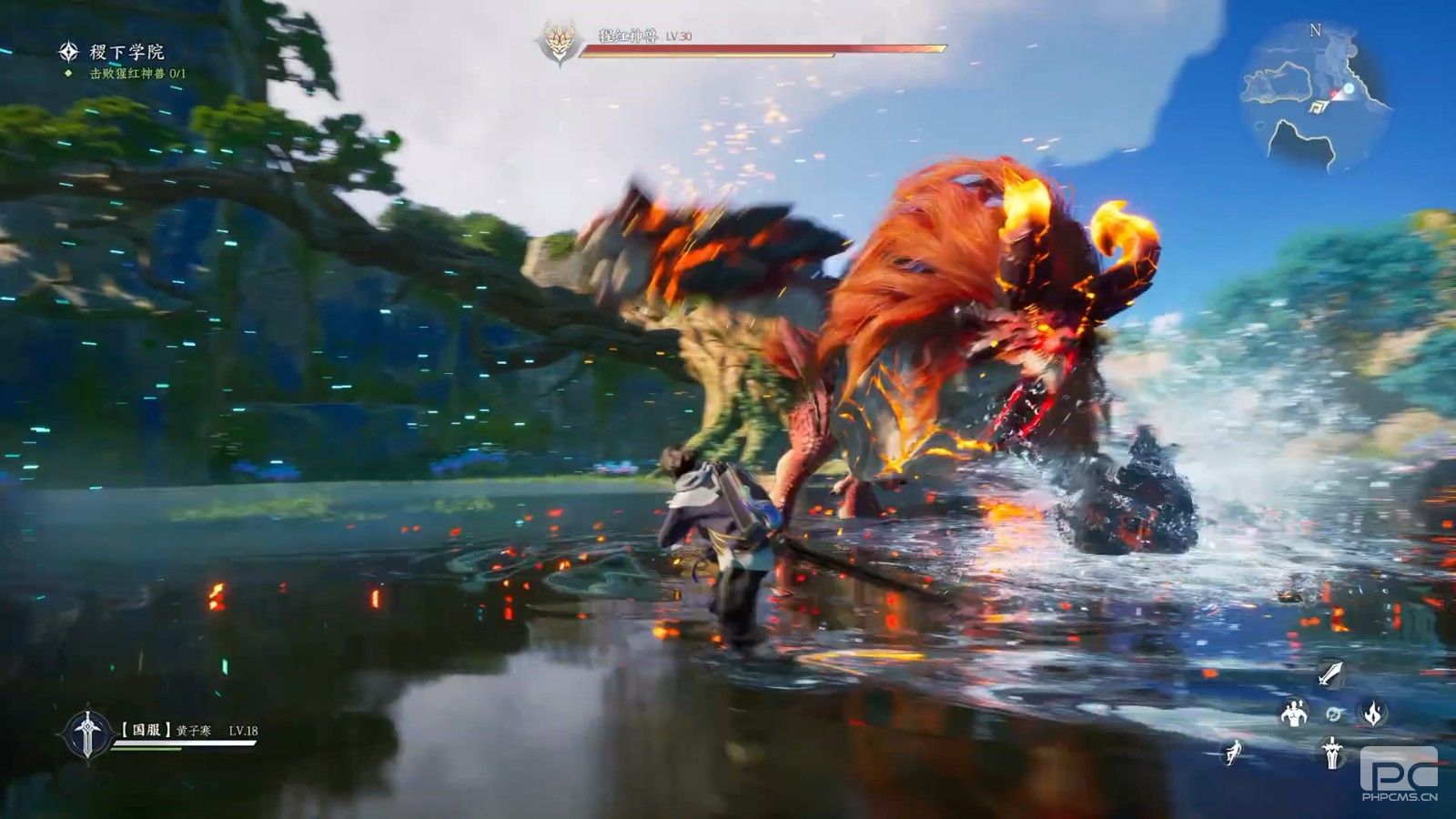This screenshot has height=819, width=1456.
Task: Use the muscular figure power-up skill
Action: 1293,713
